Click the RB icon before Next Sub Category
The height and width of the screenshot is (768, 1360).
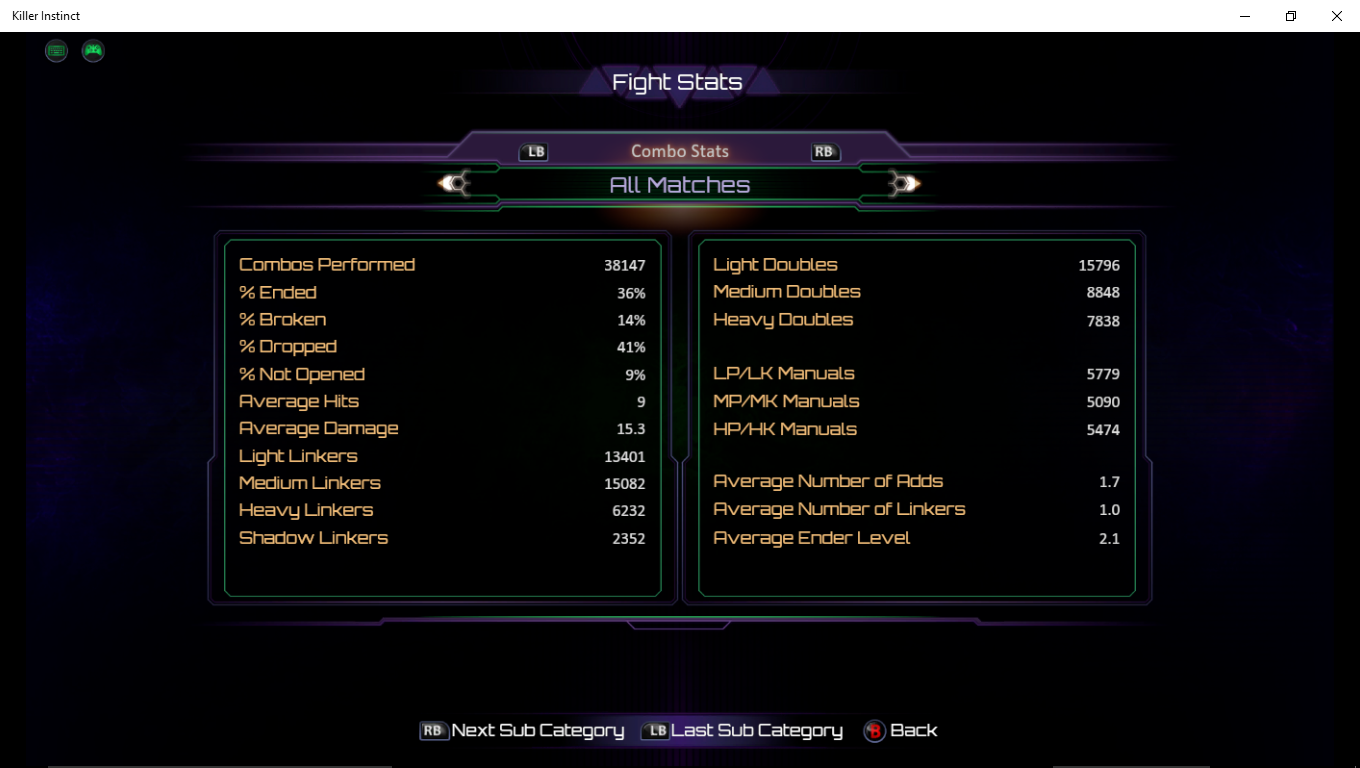pyautogui.click(x=432, y=731)
